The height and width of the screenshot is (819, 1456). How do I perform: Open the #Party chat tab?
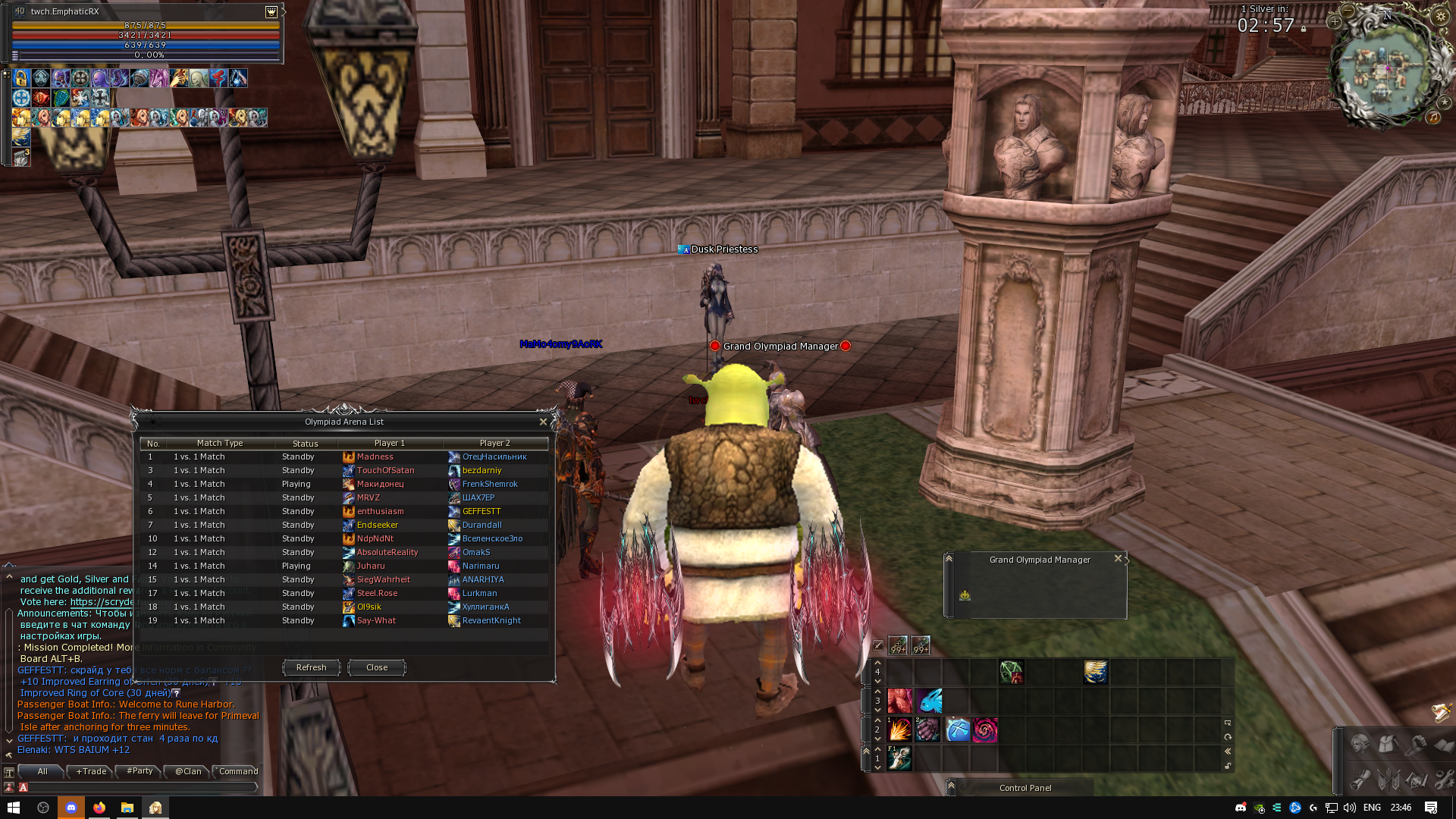point(140,771)
